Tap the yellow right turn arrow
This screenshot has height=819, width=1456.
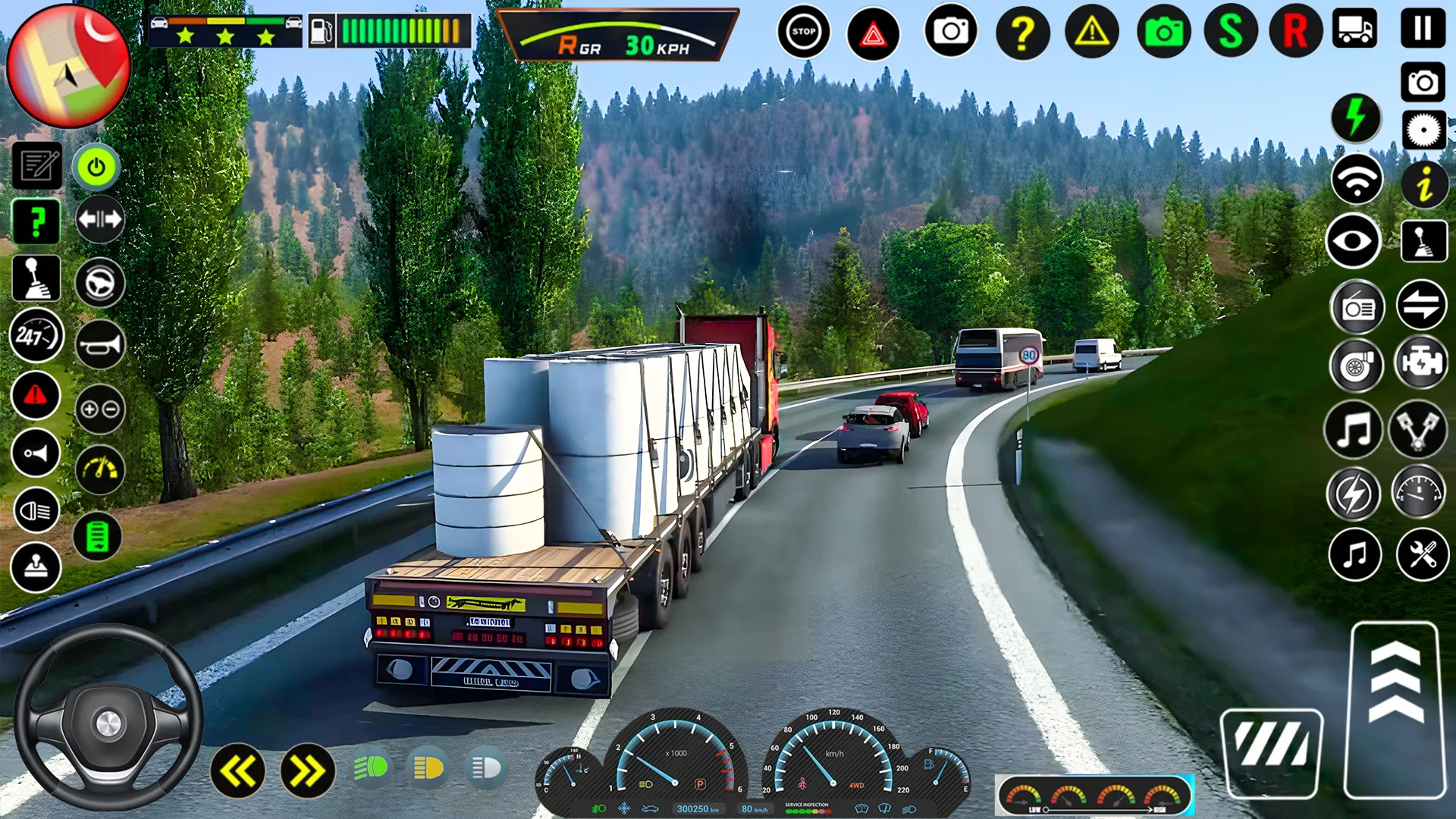307,771
